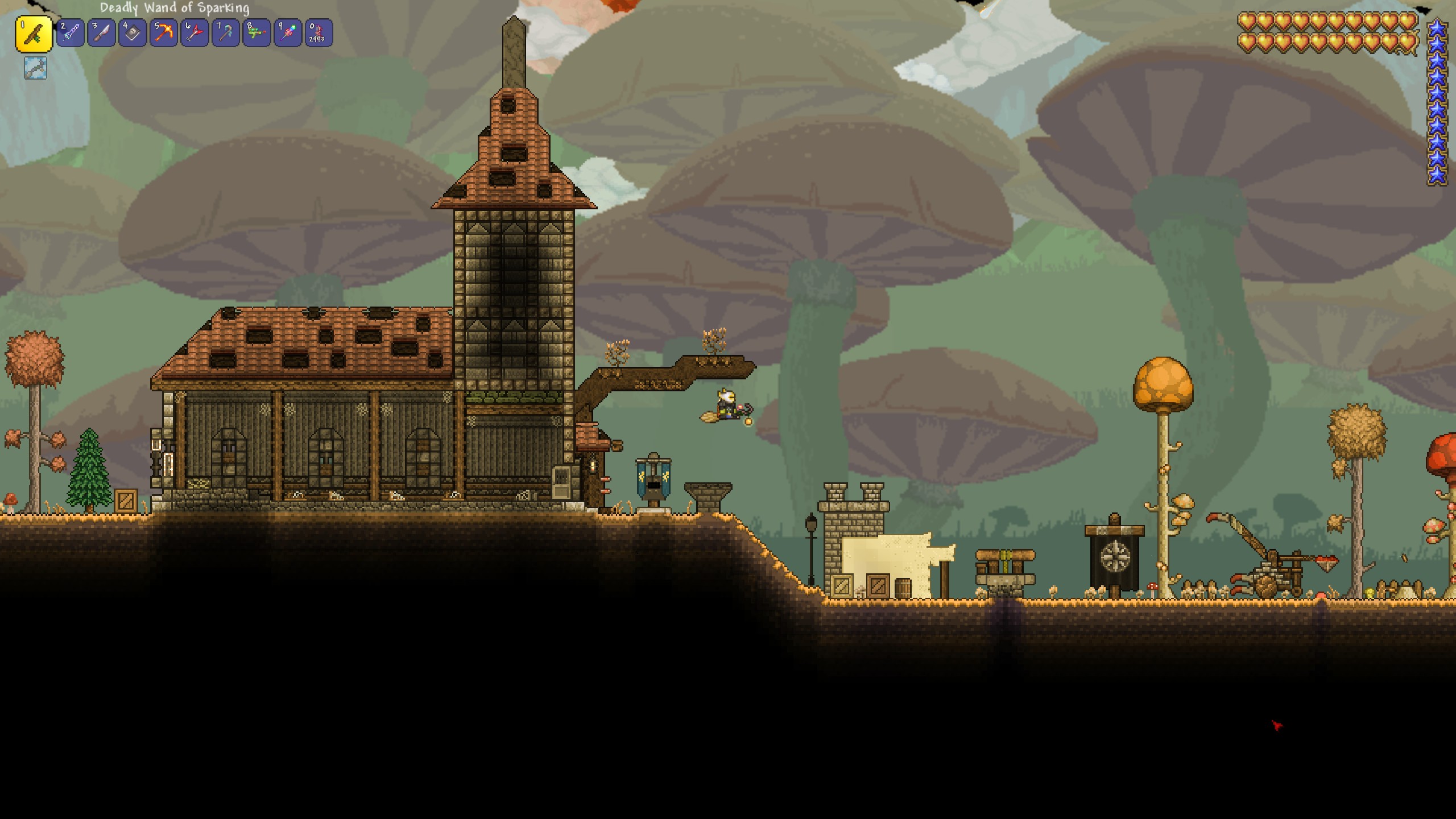The image size is (1456, 819).
Task: Click the broom mount buff icon
Action: point(35,68)
